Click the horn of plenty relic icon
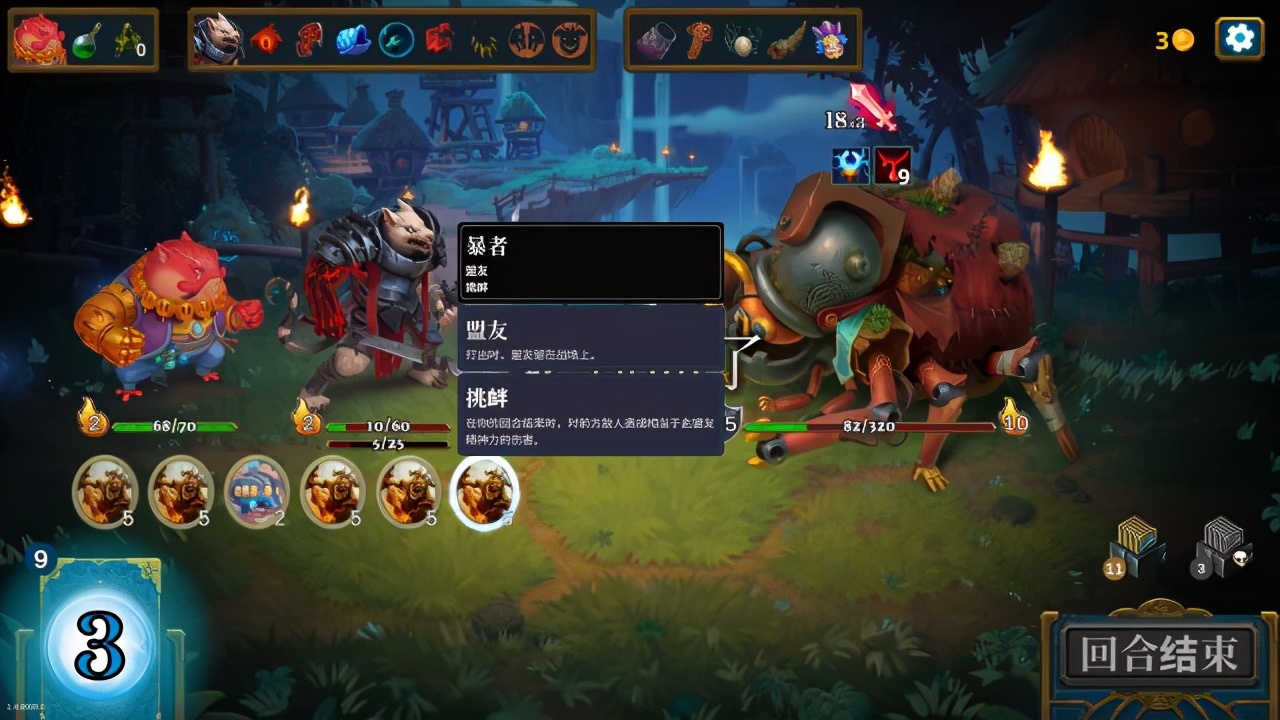The image size is (1280, 720). [786, 40]
